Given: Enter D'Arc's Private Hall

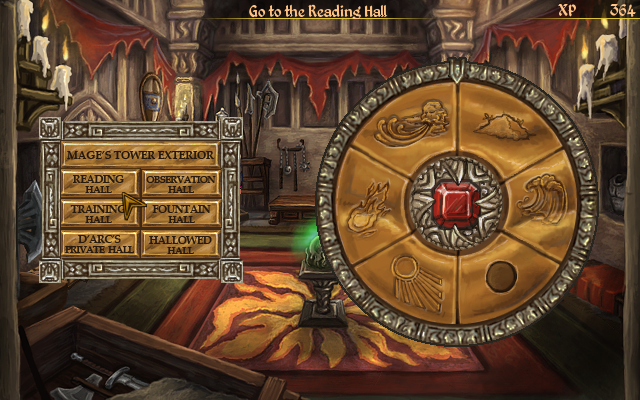Looking at the screenshot, I should [x=99, y=244].
